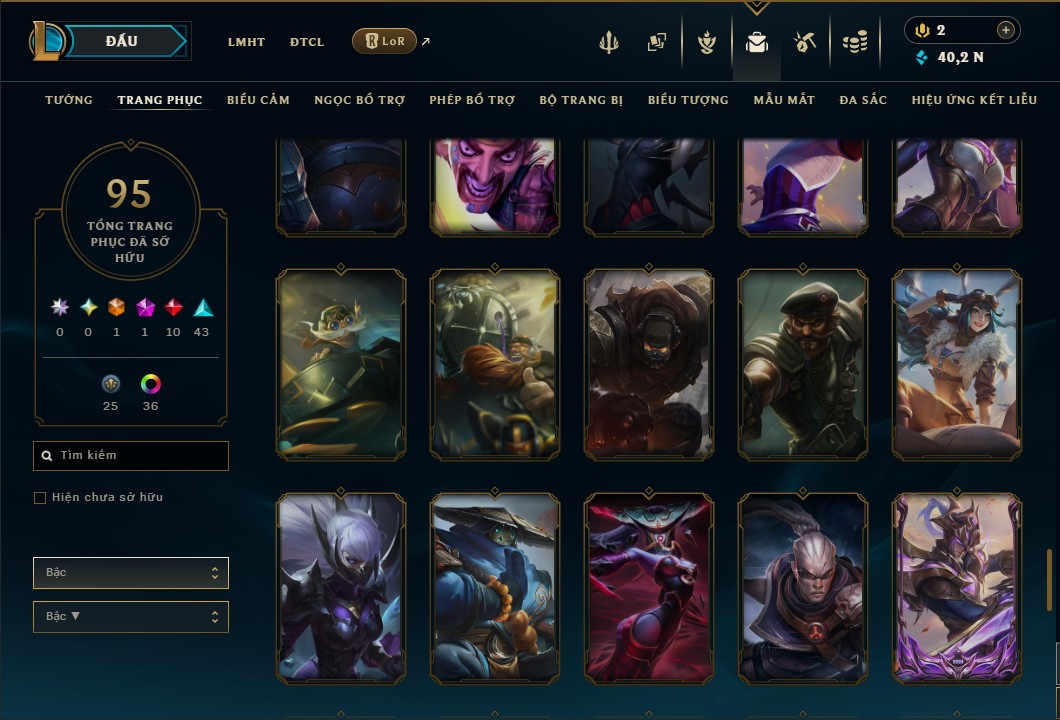The width and height of the screenshot is (1060, 720).
Task: Open the LoR link button
Action: [385, 41]
